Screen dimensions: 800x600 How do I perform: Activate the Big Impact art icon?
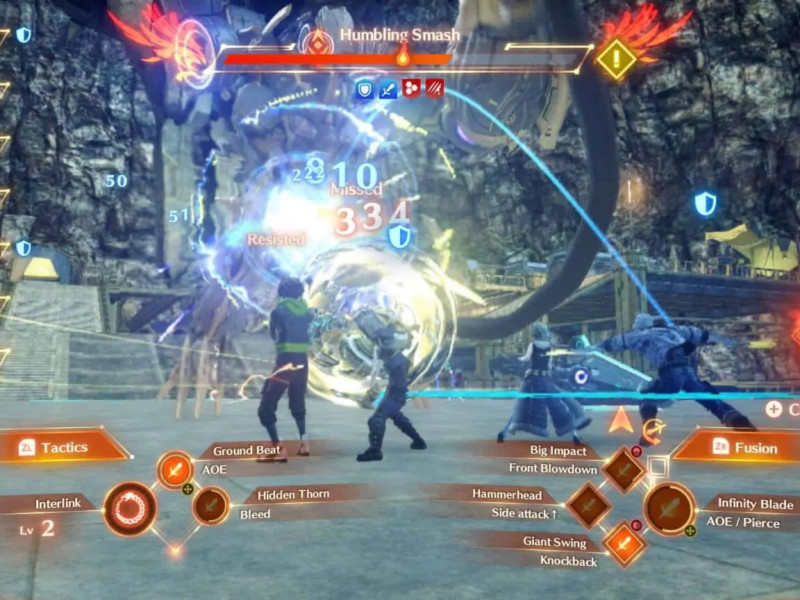(x=624, y=470)
